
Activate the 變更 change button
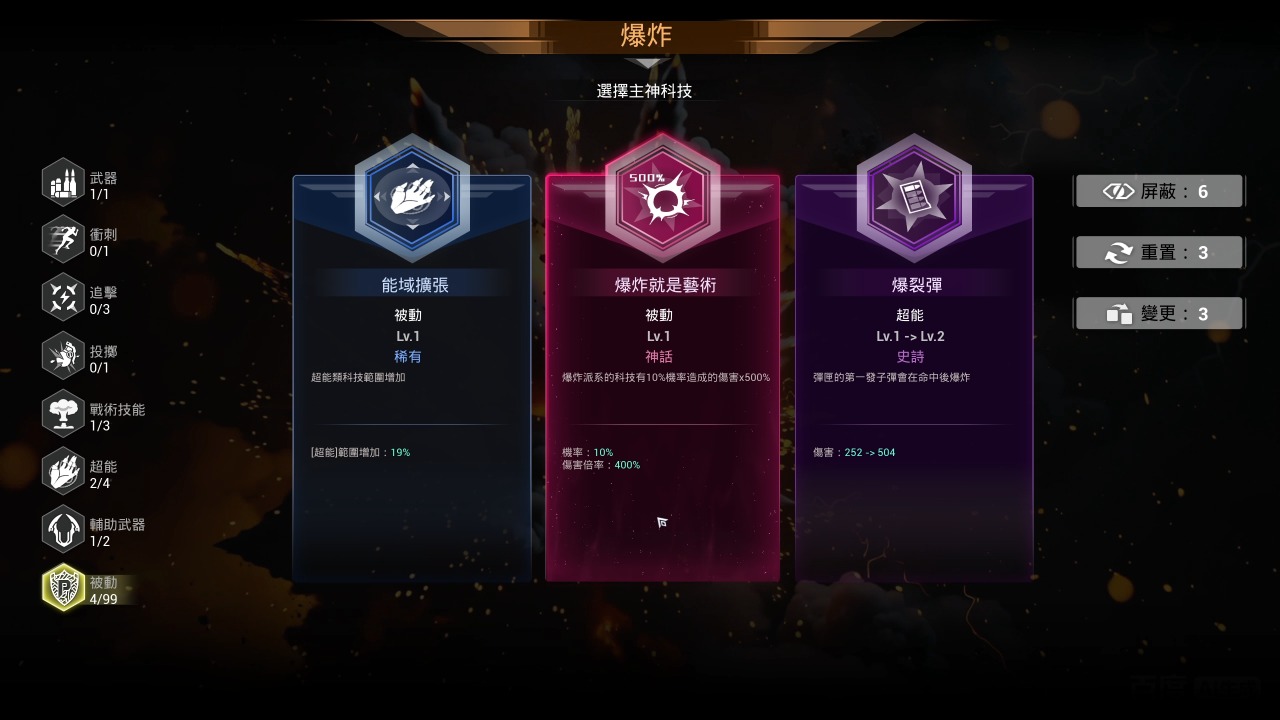pyautogui.click(x=1159, y=314)
